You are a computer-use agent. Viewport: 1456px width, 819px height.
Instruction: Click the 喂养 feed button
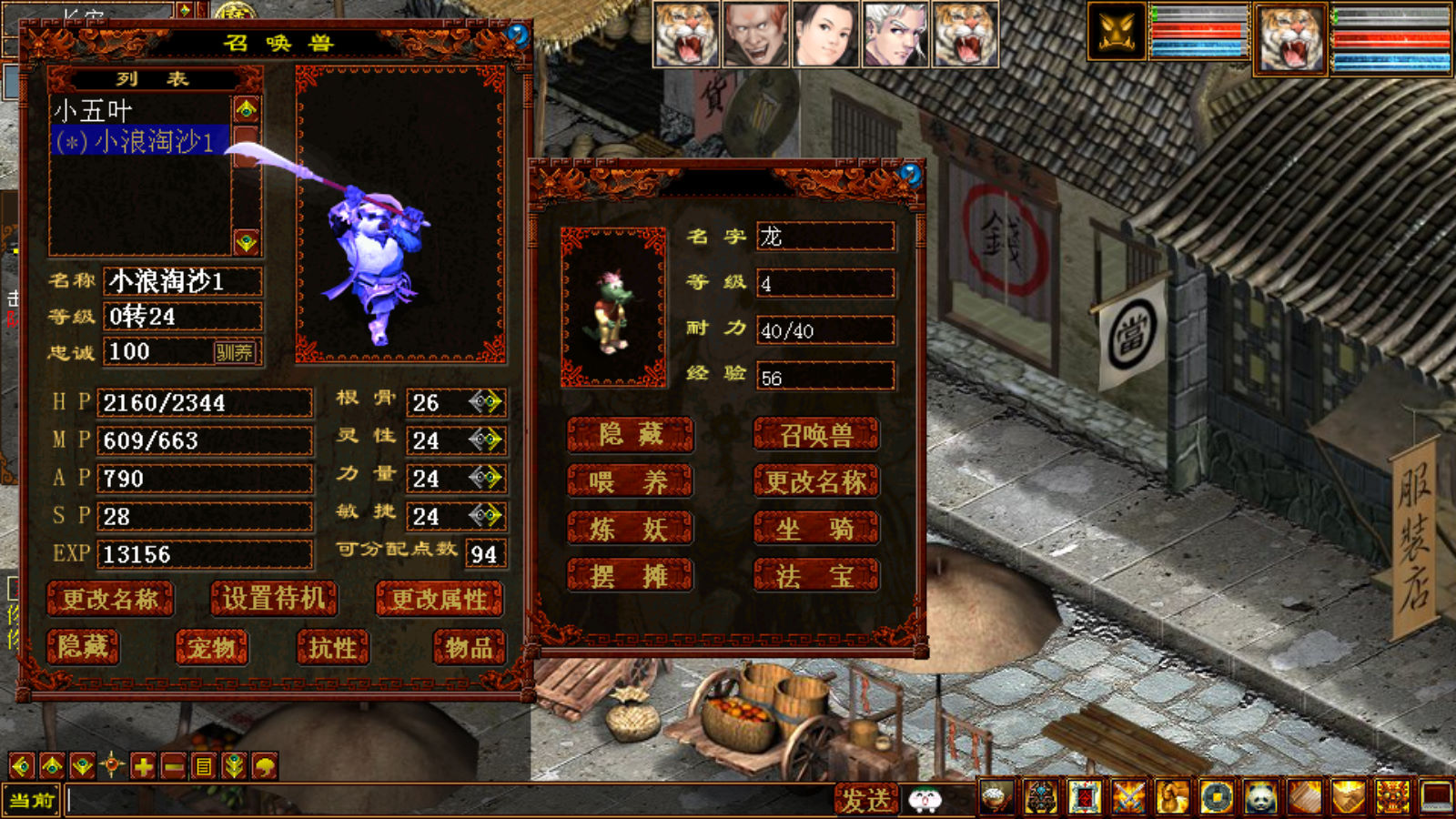coord(629,481)
